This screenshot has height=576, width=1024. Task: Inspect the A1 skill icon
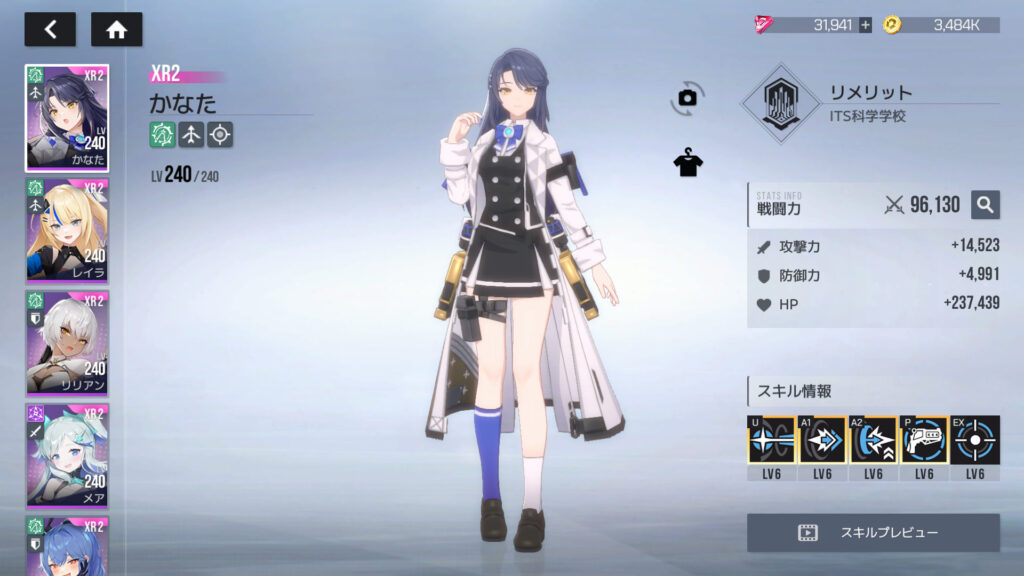coord(822,440)
